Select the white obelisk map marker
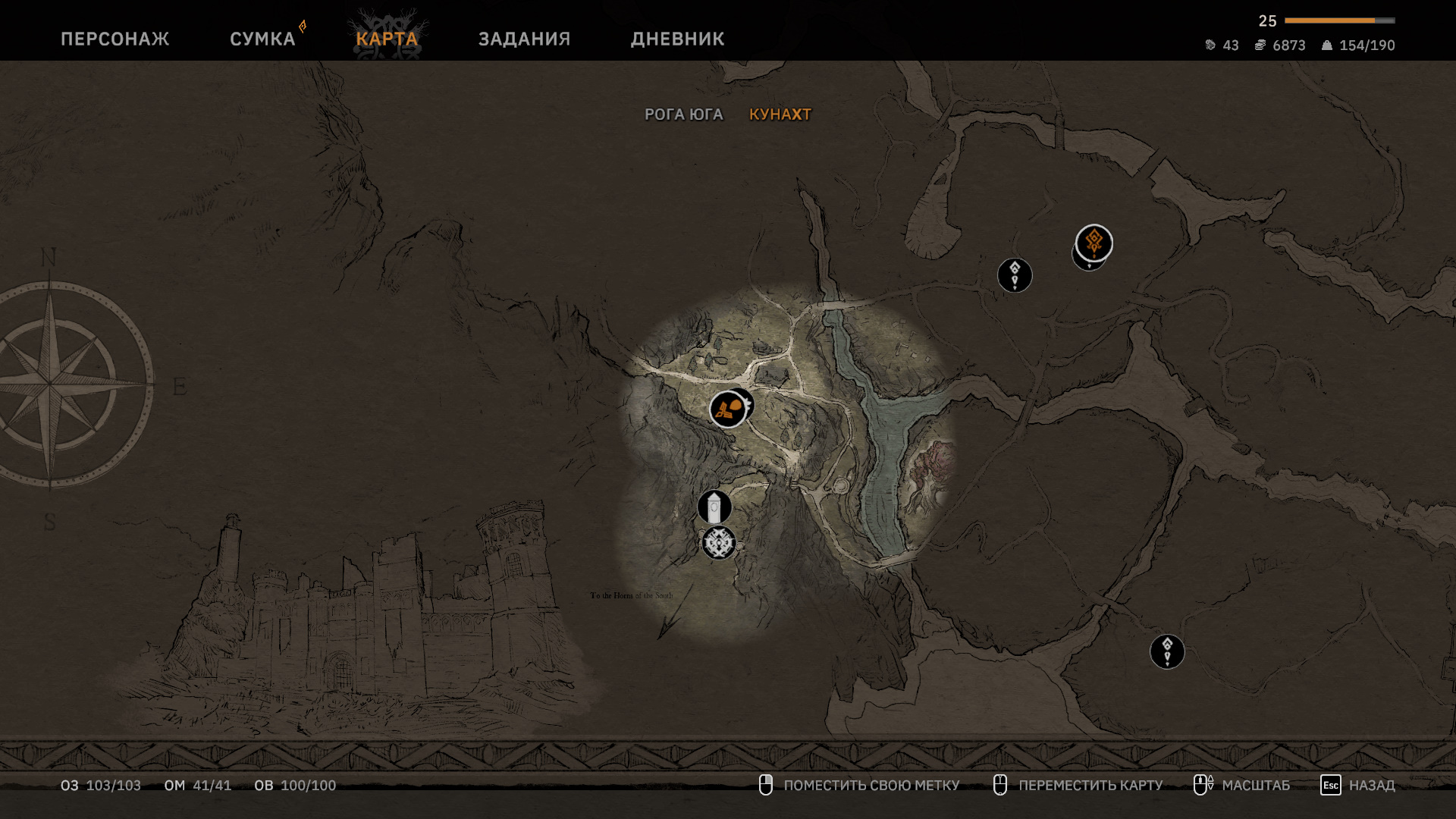The height and width of the screenshot is (819, 1456). point(714,507)
